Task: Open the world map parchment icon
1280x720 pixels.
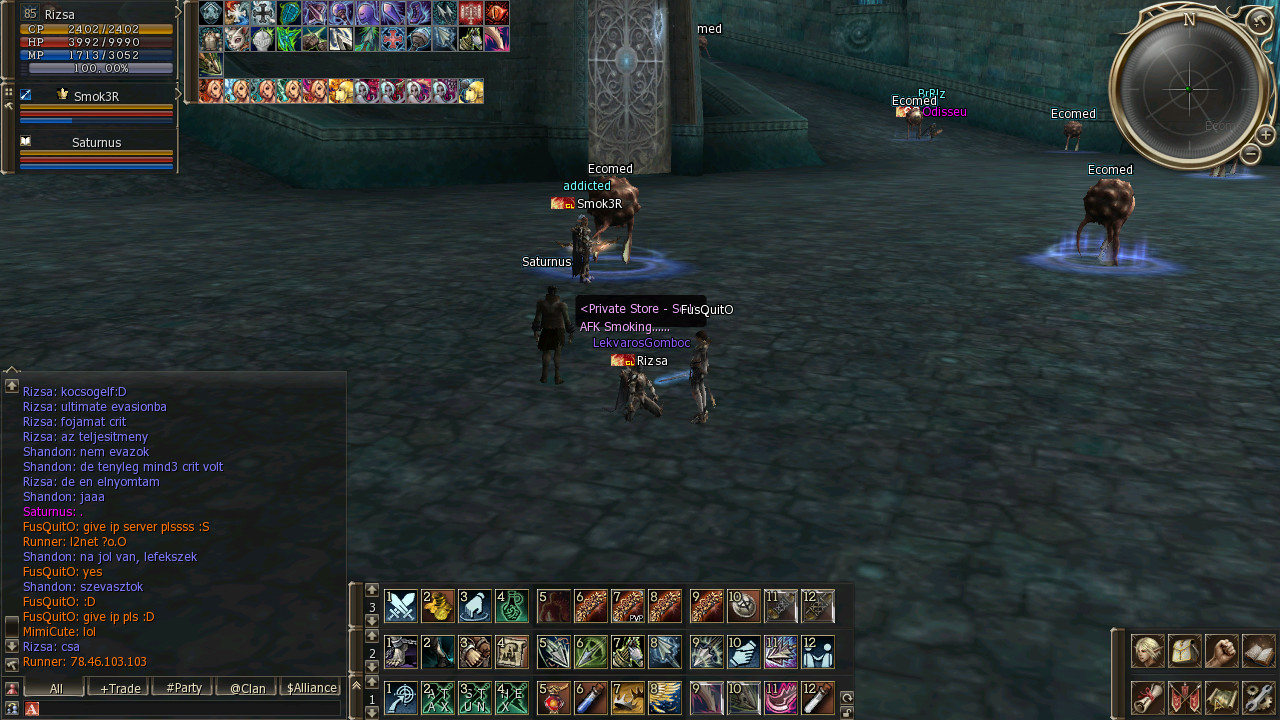Action: pyautogui.click(x=1222, y=697)
